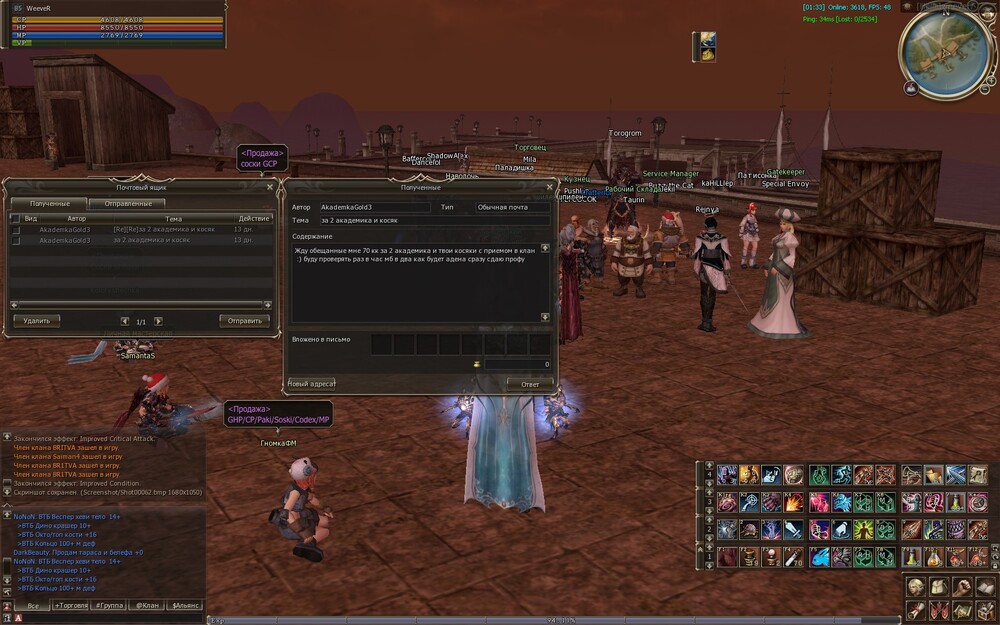Switch to the Отправленные mail tab
The height and width of the screenshot is (625, 1000).
click(x=126, y=203)
